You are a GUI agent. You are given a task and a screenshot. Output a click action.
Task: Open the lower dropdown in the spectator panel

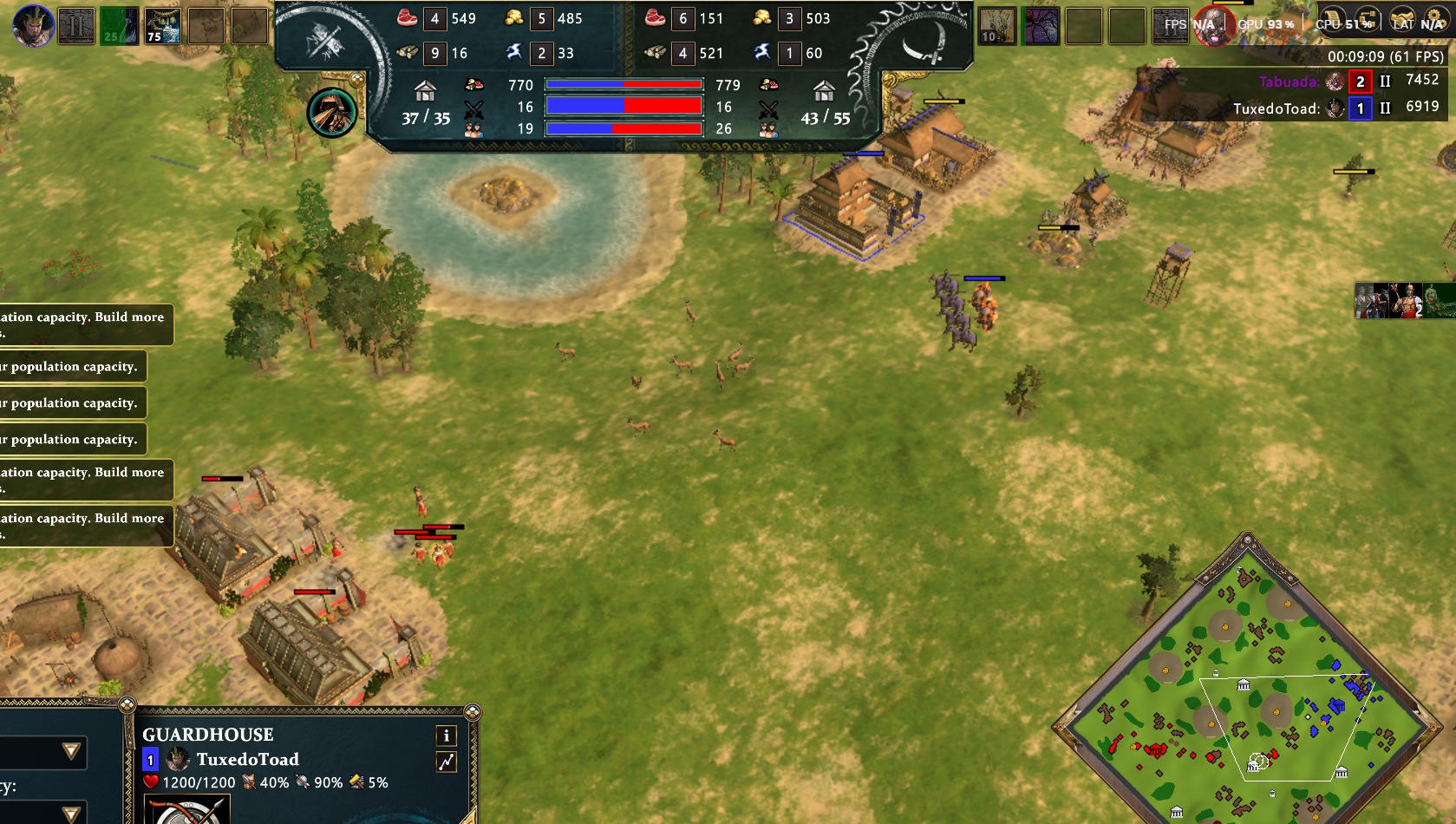tap(71, 813)
